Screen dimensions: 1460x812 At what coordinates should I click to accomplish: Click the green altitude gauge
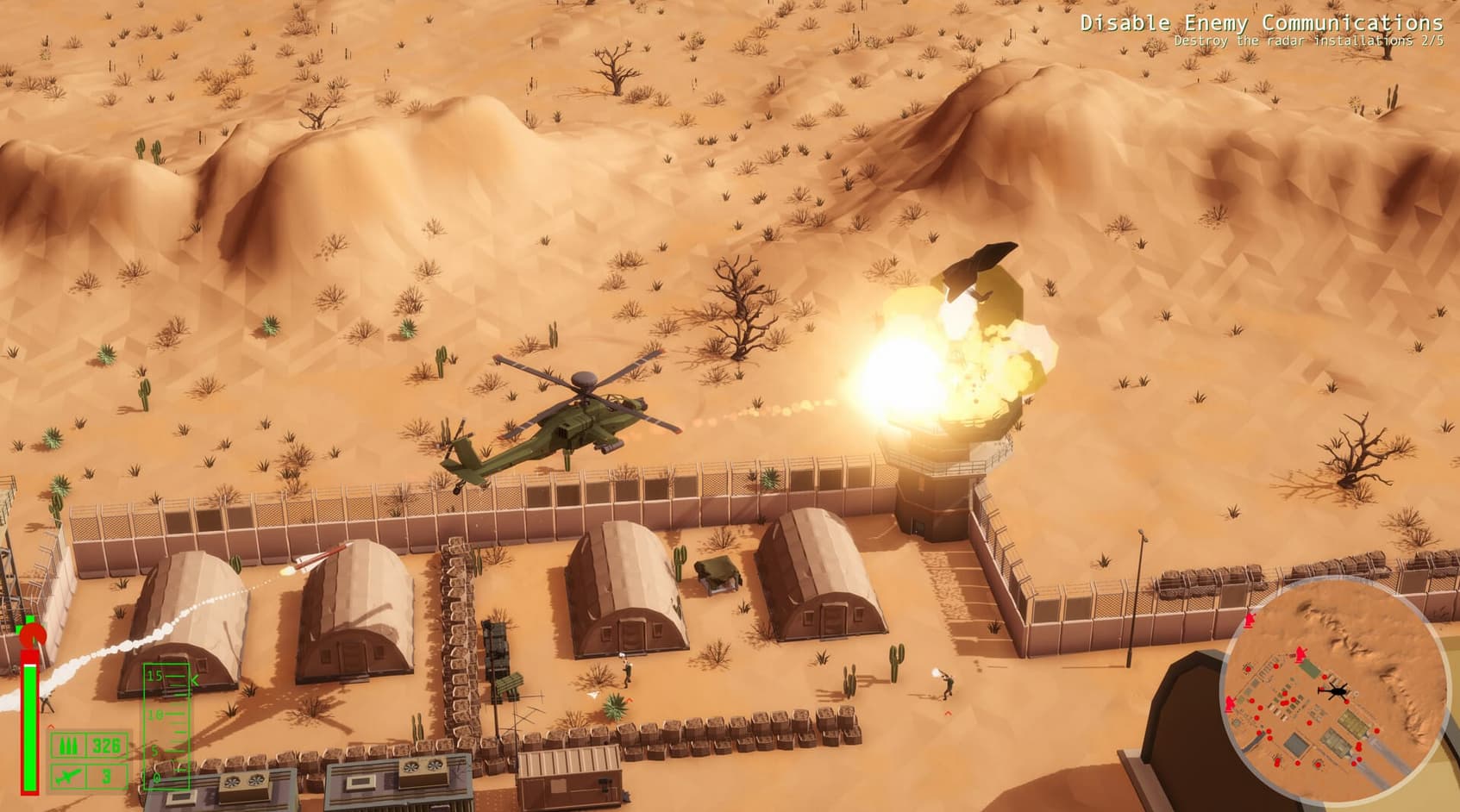click(x=166, y=726)
